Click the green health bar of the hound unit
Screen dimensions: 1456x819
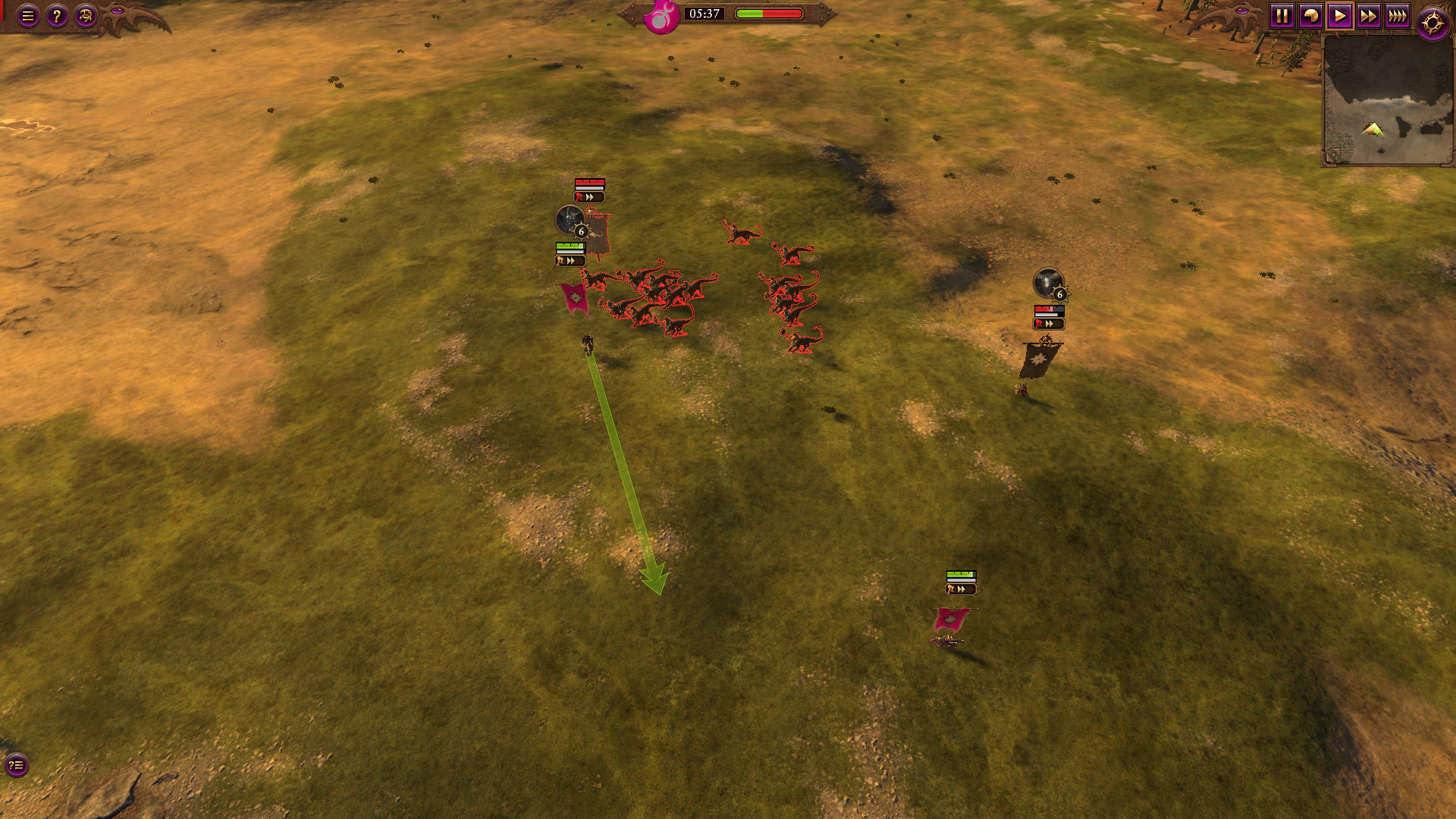point(570,244)
